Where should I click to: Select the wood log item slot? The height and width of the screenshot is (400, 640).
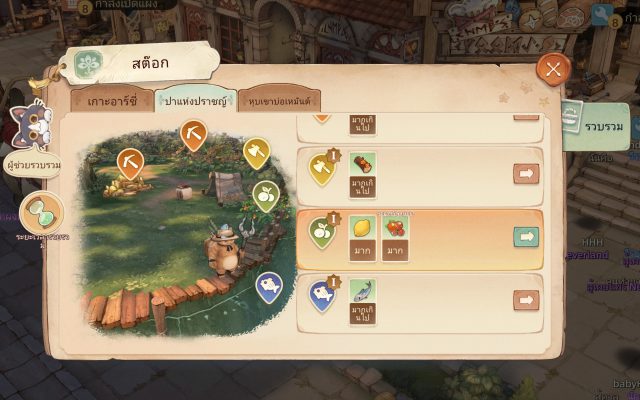click(x=362, y=164)
